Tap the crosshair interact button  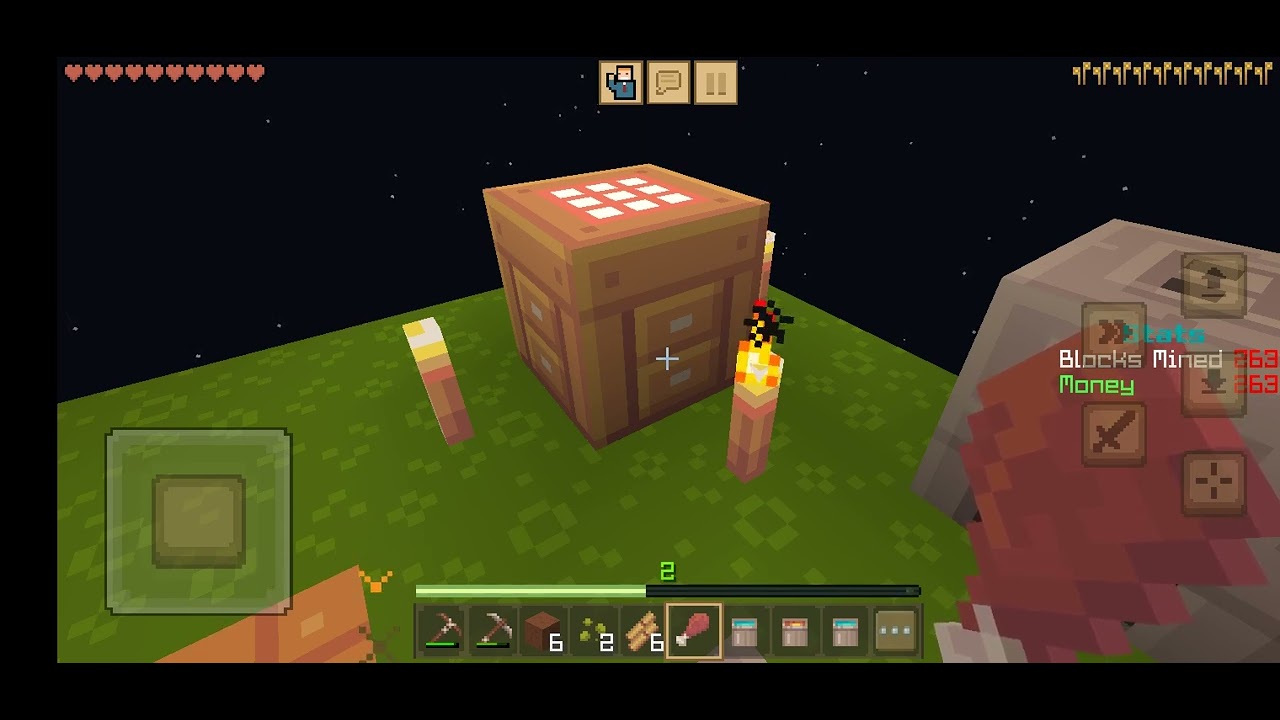1213,483
